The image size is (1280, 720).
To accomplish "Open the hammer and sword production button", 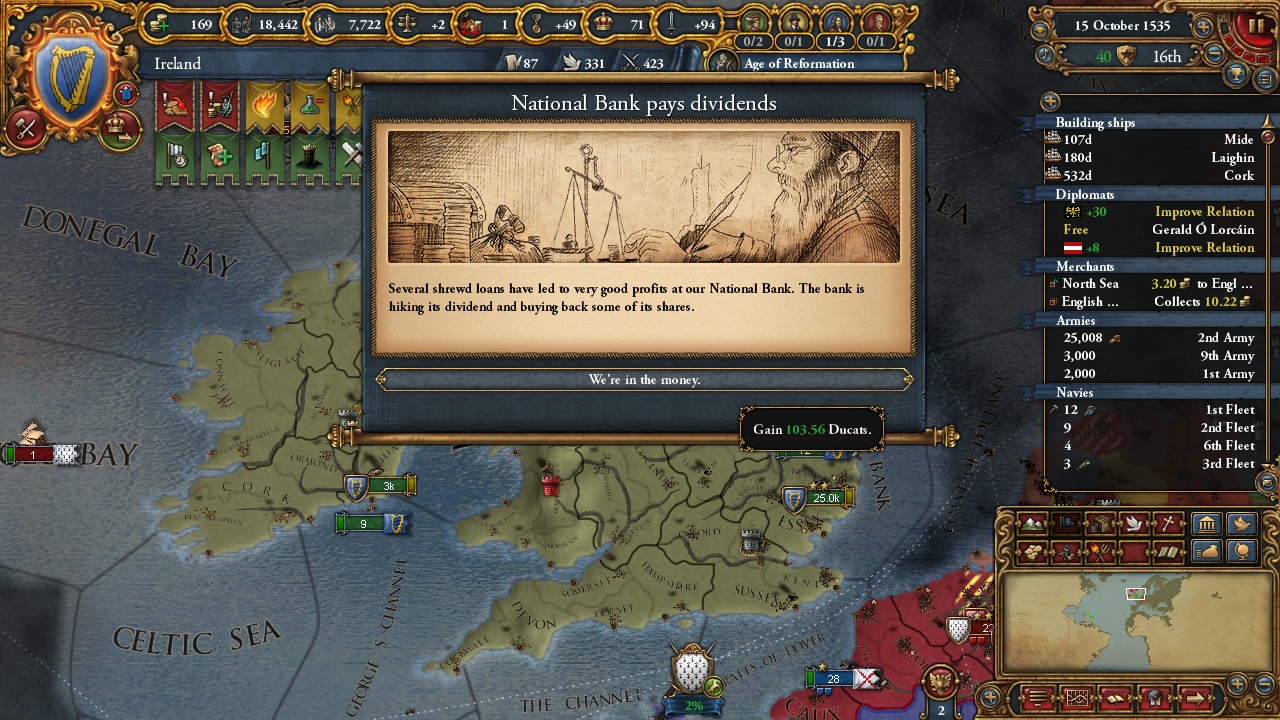I will (26, 128).
